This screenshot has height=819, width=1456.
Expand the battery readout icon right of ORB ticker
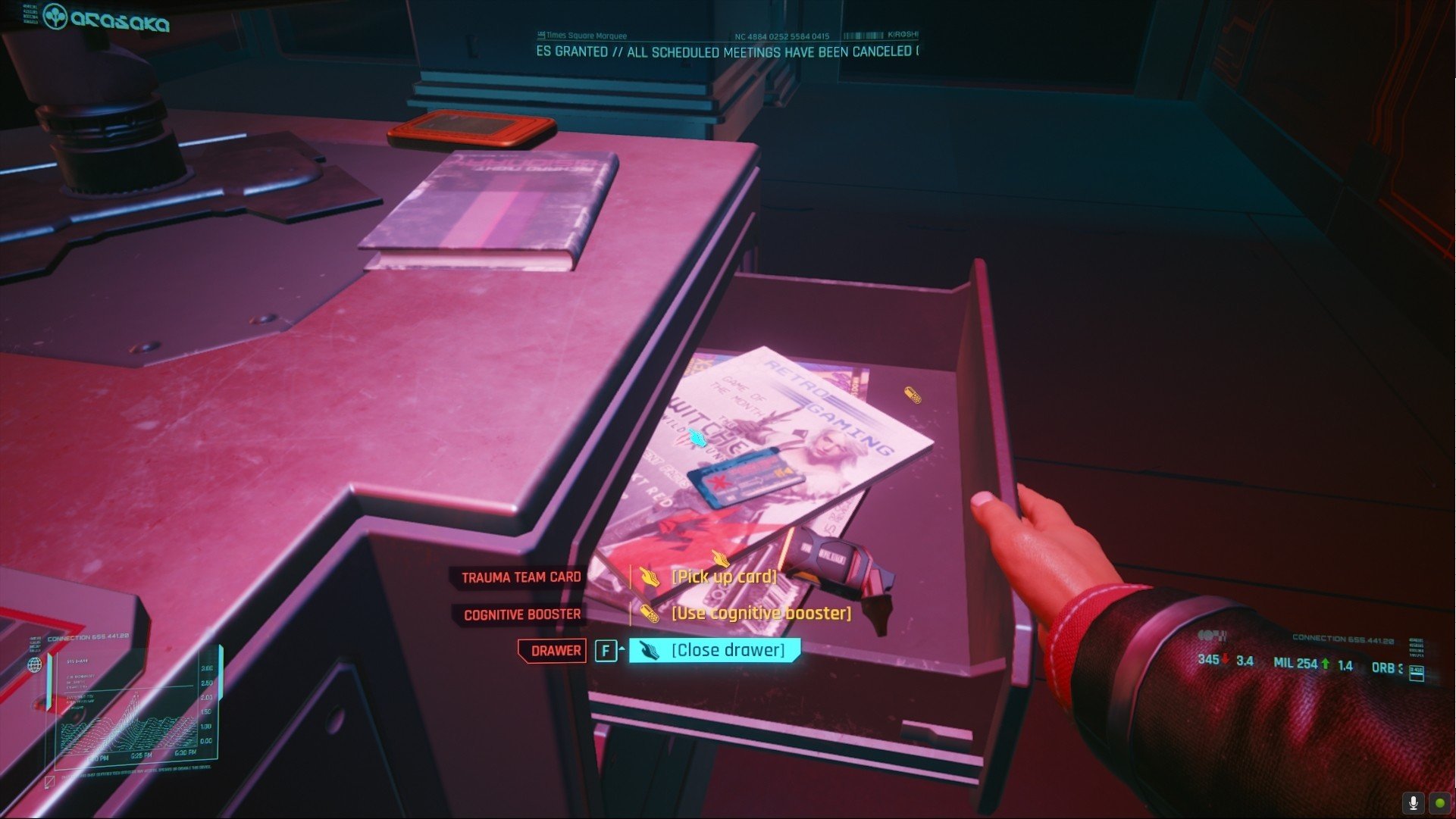[x=1417, y=672]
